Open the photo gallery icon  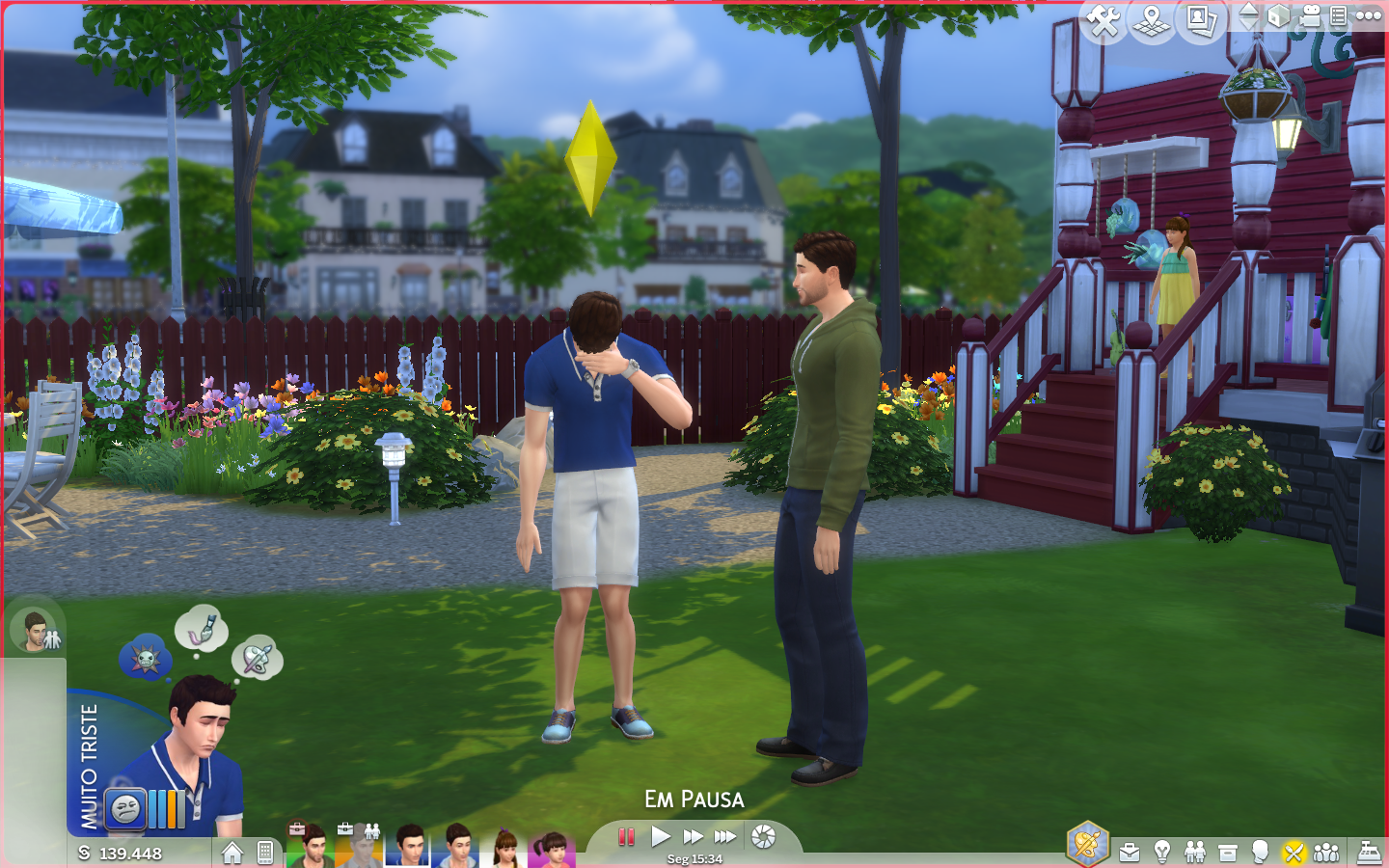(1201, 20)
